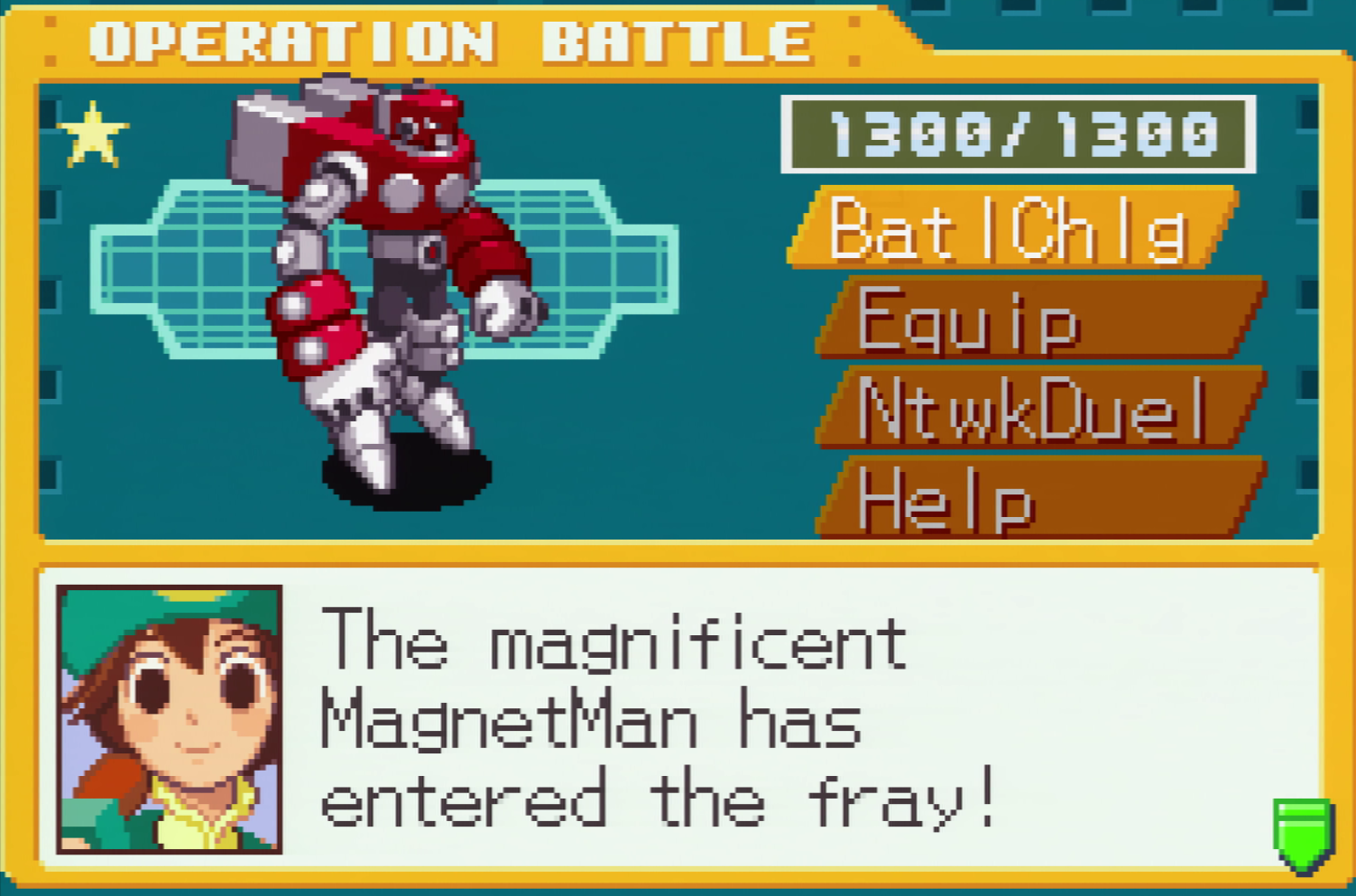Open the Equip menu entry

1038,319
